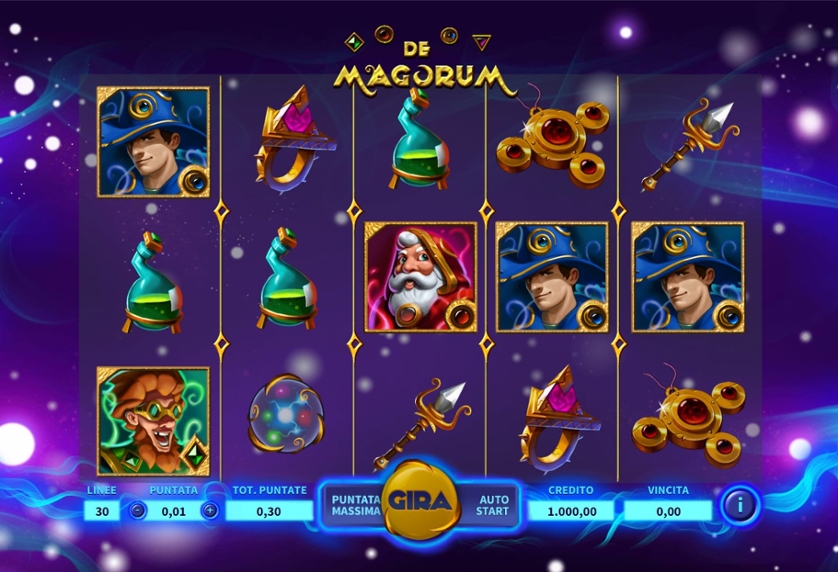Screen dimensions: 838x572
Task: Activate Auto Start spins
Action: click(493, 505)
